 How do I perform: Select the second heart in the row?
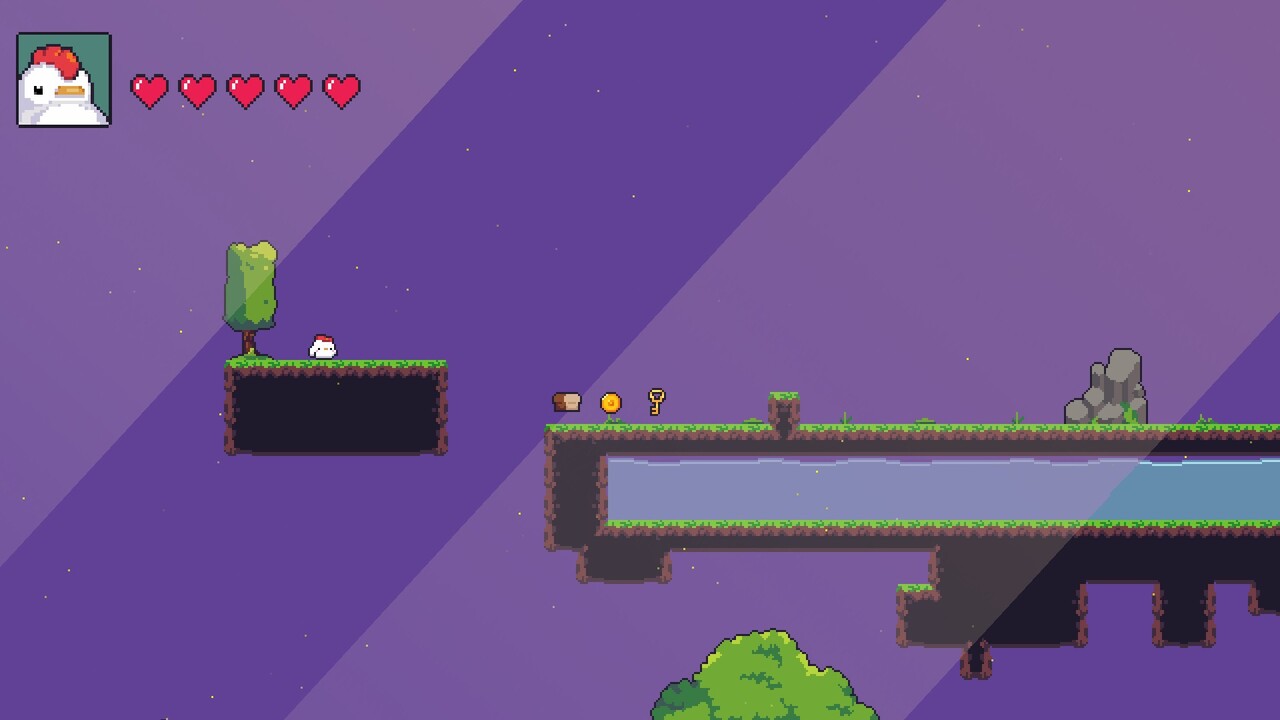tap(199, 89)
